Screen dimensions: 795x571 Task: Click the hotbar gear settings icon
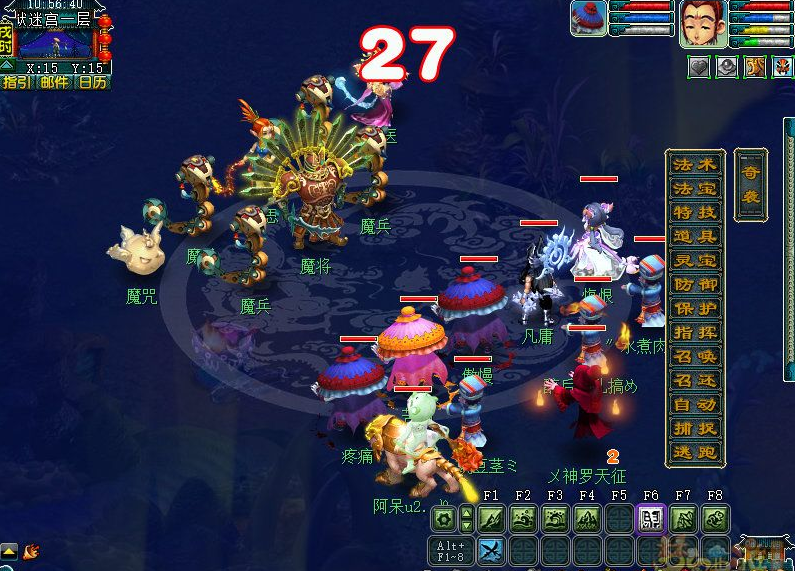click(x=445, y=519)
